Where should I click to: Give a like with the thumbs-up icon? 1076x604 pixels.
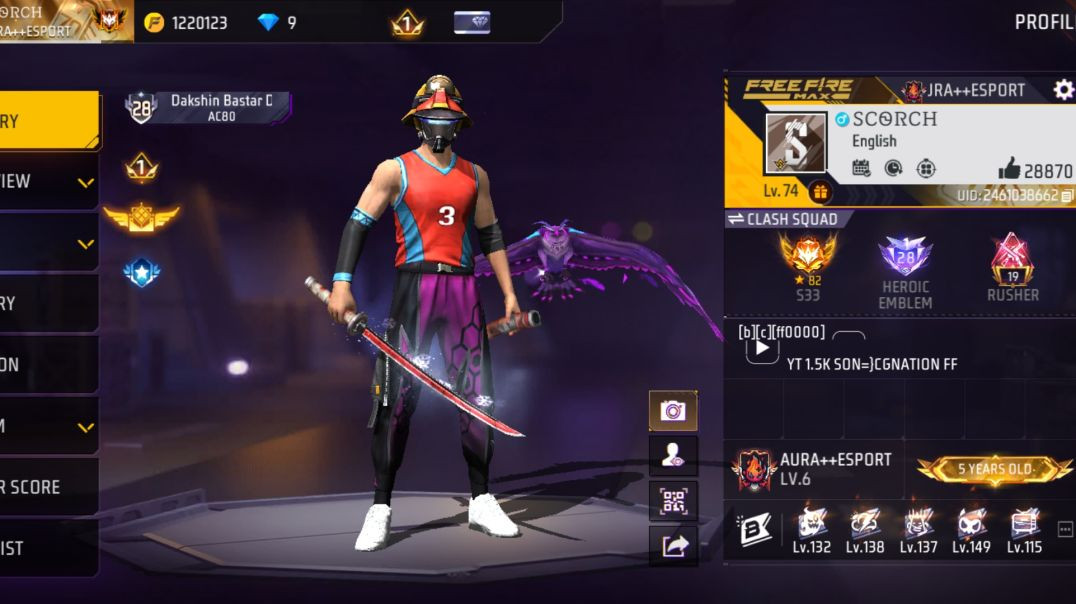coord(1009,170)
